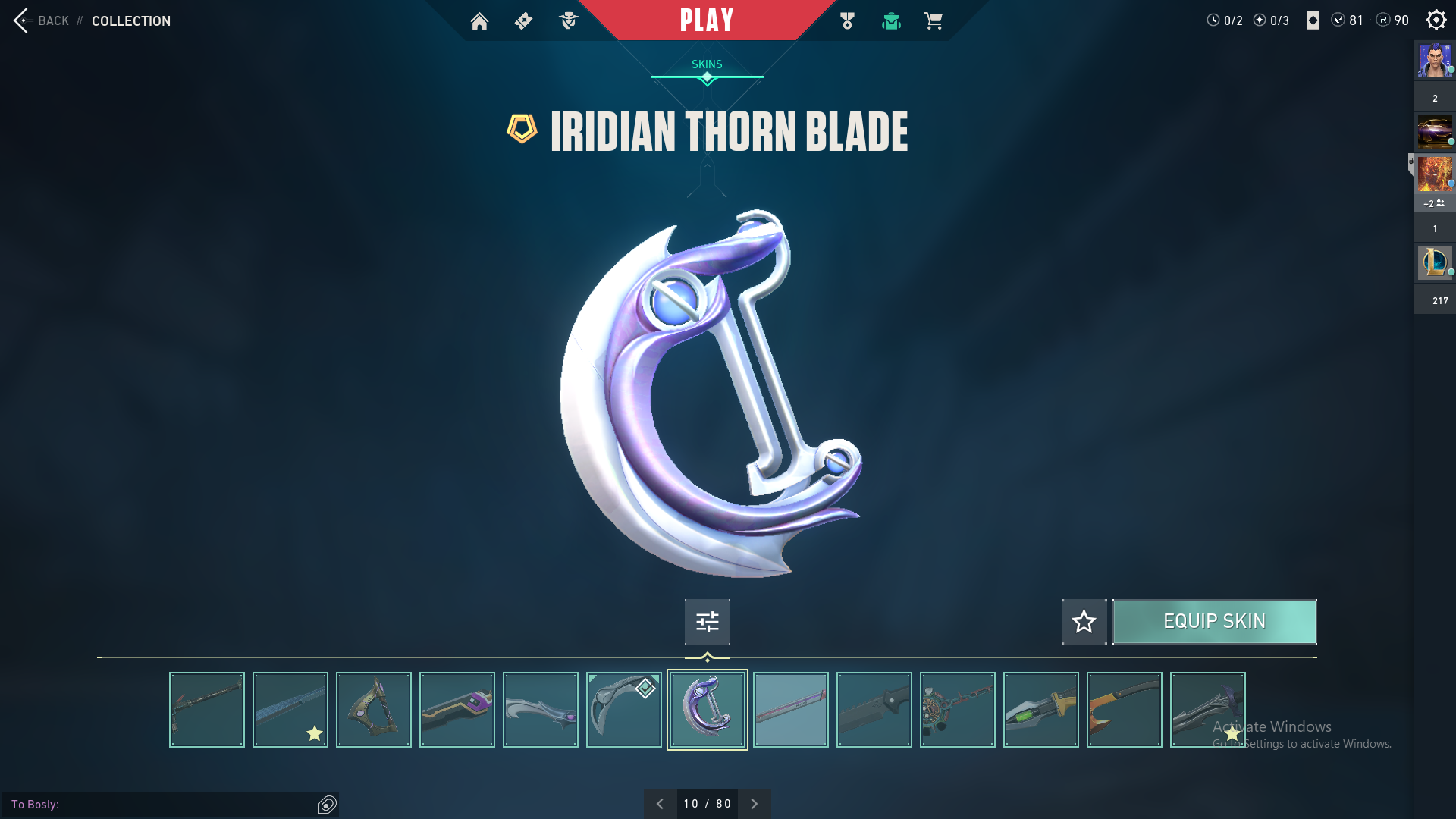Pick the triangular green blade thumbnail
This screenshot has height=819, width=1456.
tap(373, 710)
